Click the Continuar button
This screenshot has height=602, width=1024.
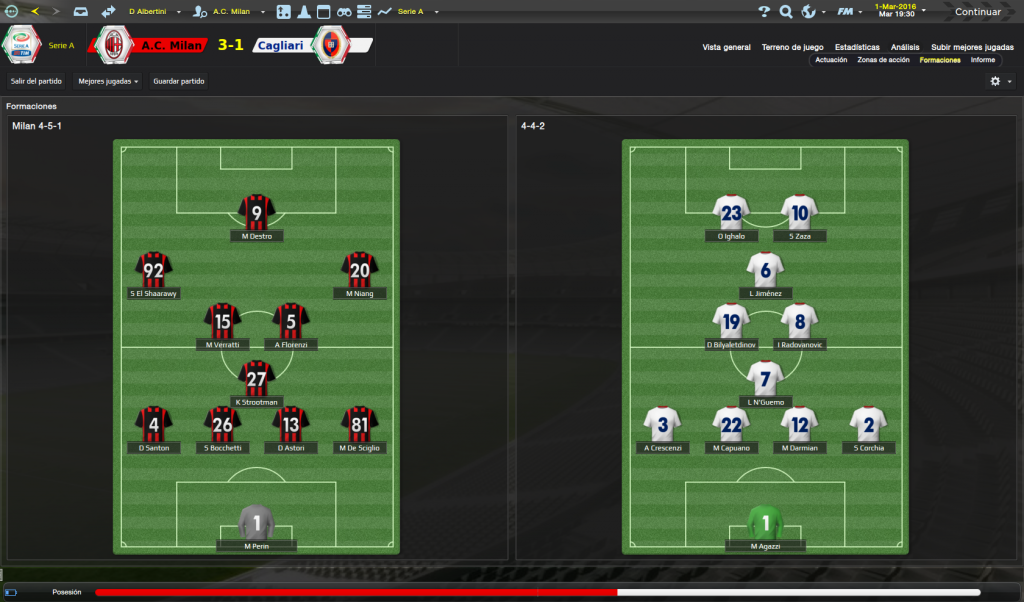977,12
